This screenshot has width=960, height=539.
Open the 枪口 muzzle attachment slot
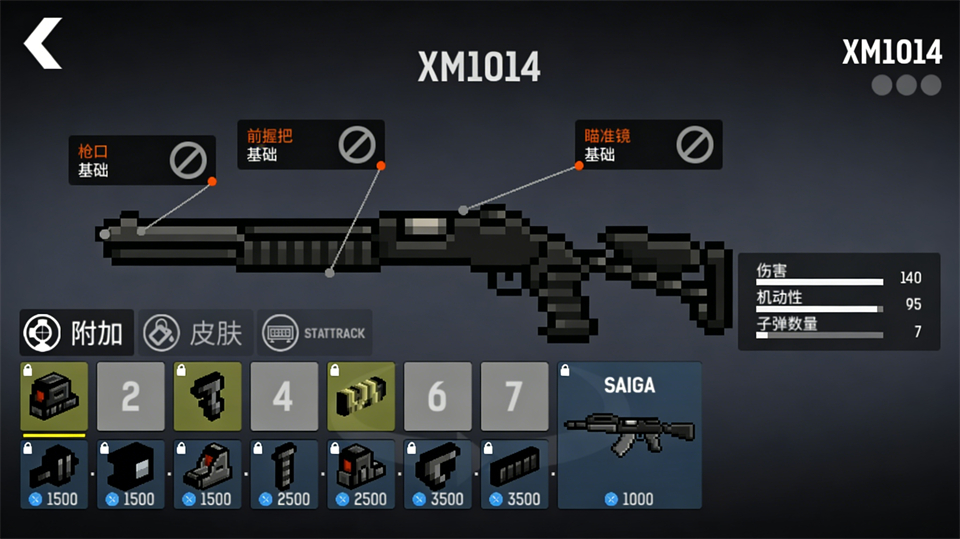pyautogui.click(x=141, y=160)
